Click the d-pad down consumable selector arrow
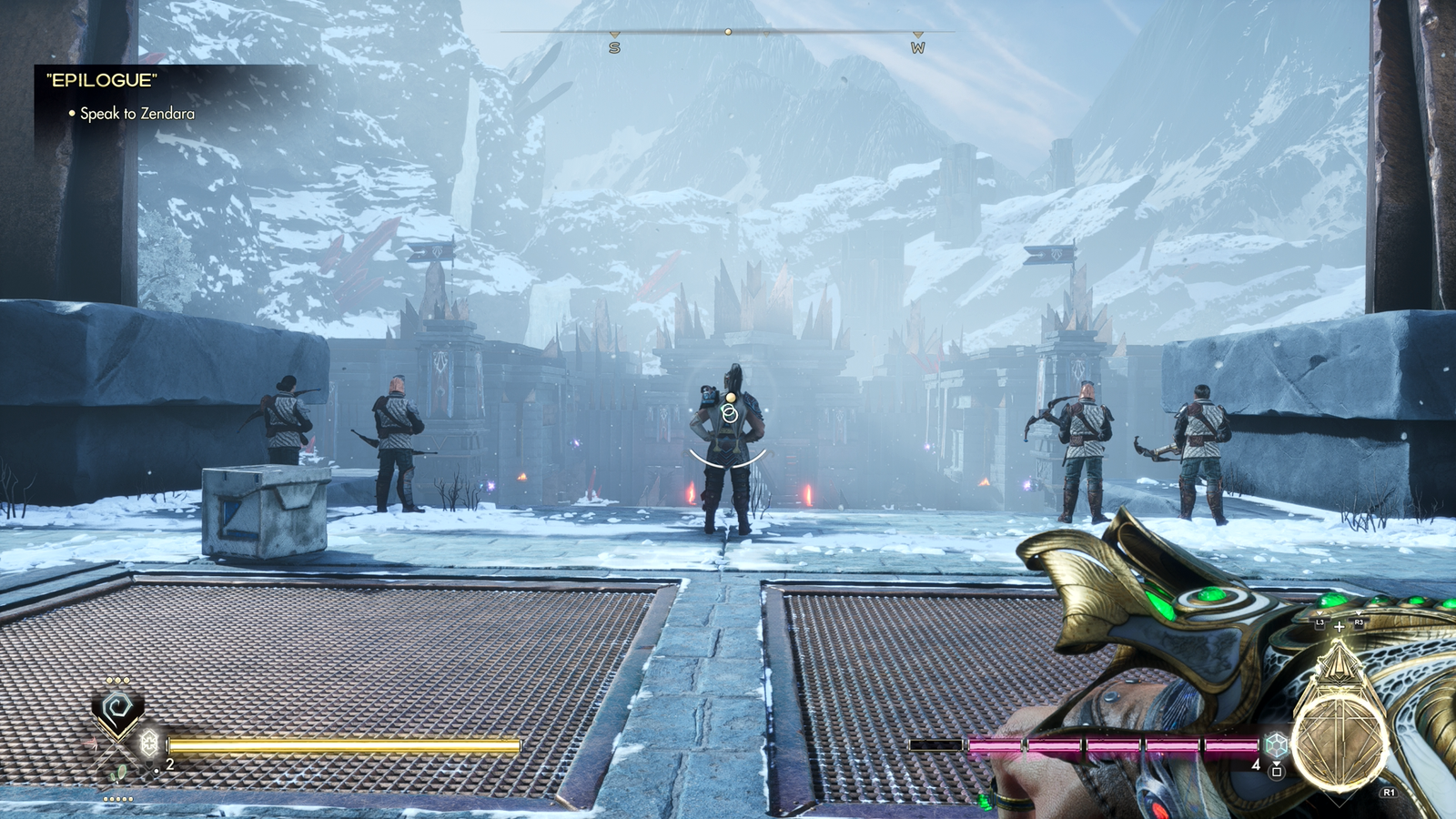The image size is (1456, 819). tap(149, 777)
